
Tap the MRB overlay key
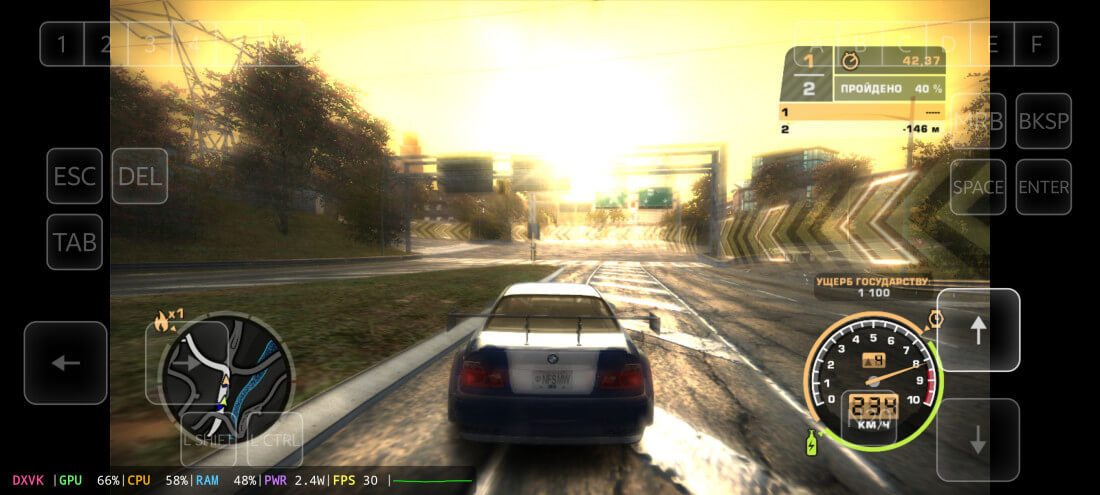pos(978,121)
